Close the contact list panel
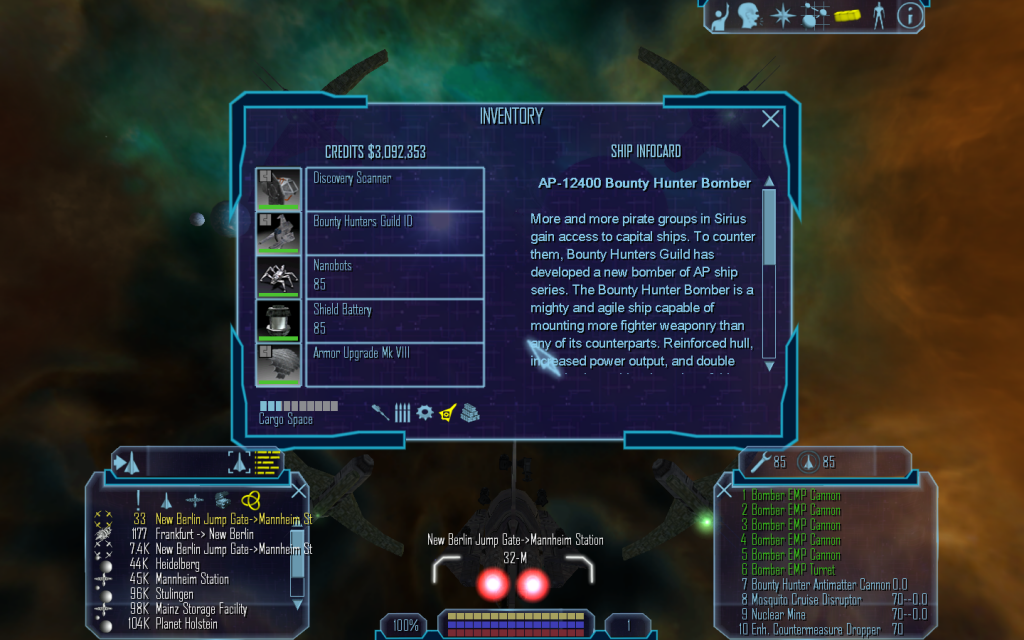 (298, 490)
